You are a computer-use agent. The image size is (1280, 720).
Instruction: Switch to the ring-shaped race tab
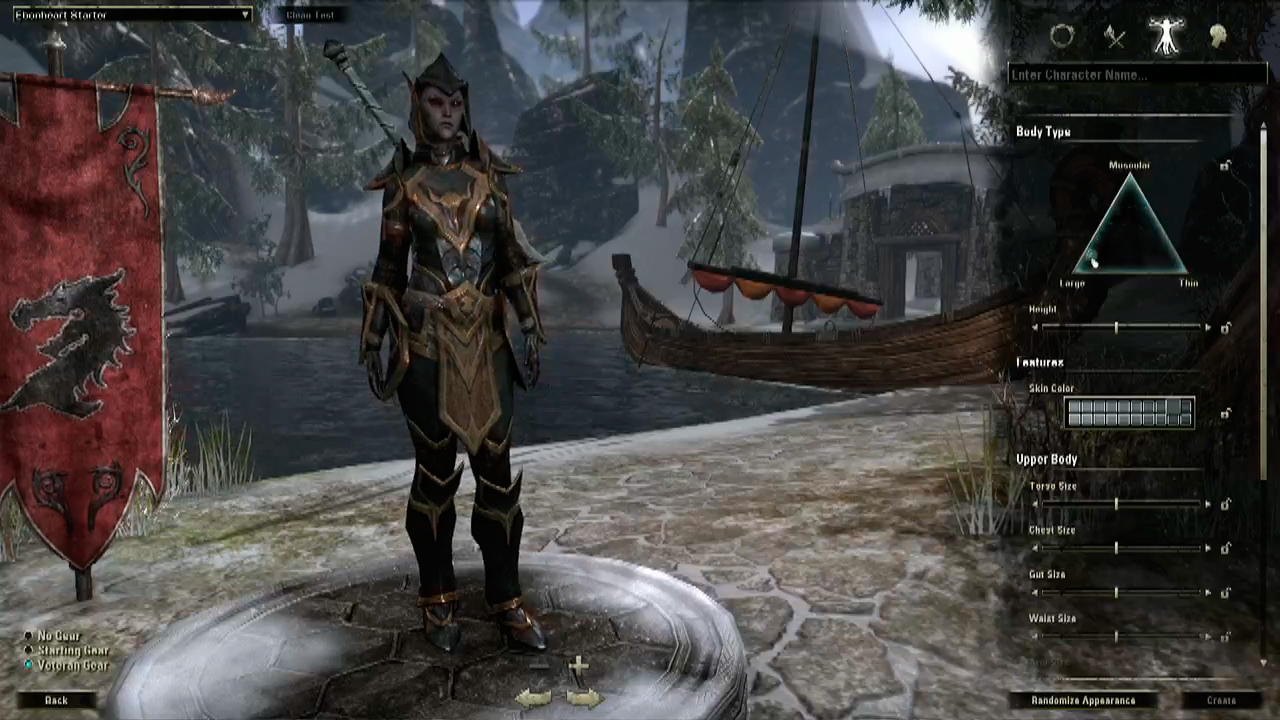coord(1062,37)
